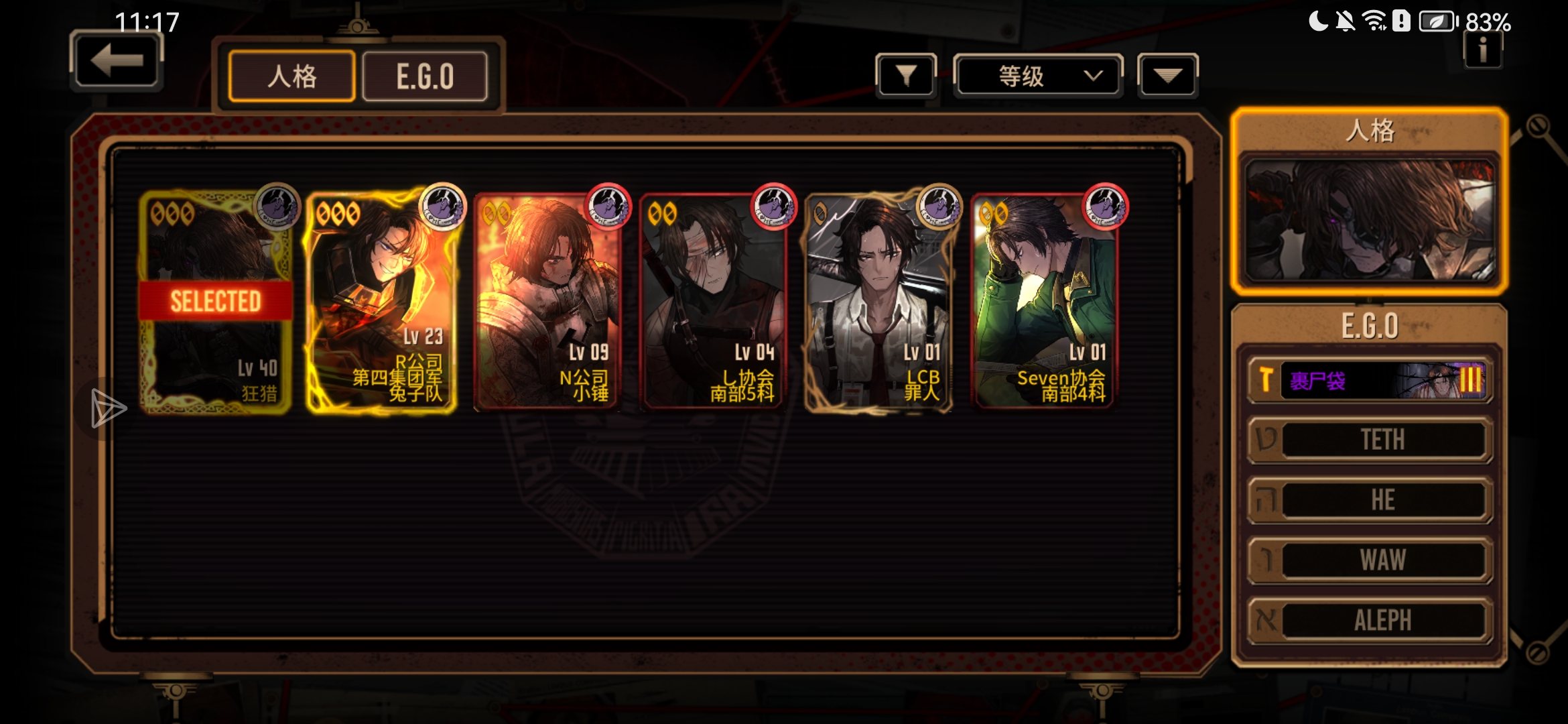Viewport: 1568px width, 724px height.
Task: Pick the N公司 小锤 identity card
Action: 547,302
